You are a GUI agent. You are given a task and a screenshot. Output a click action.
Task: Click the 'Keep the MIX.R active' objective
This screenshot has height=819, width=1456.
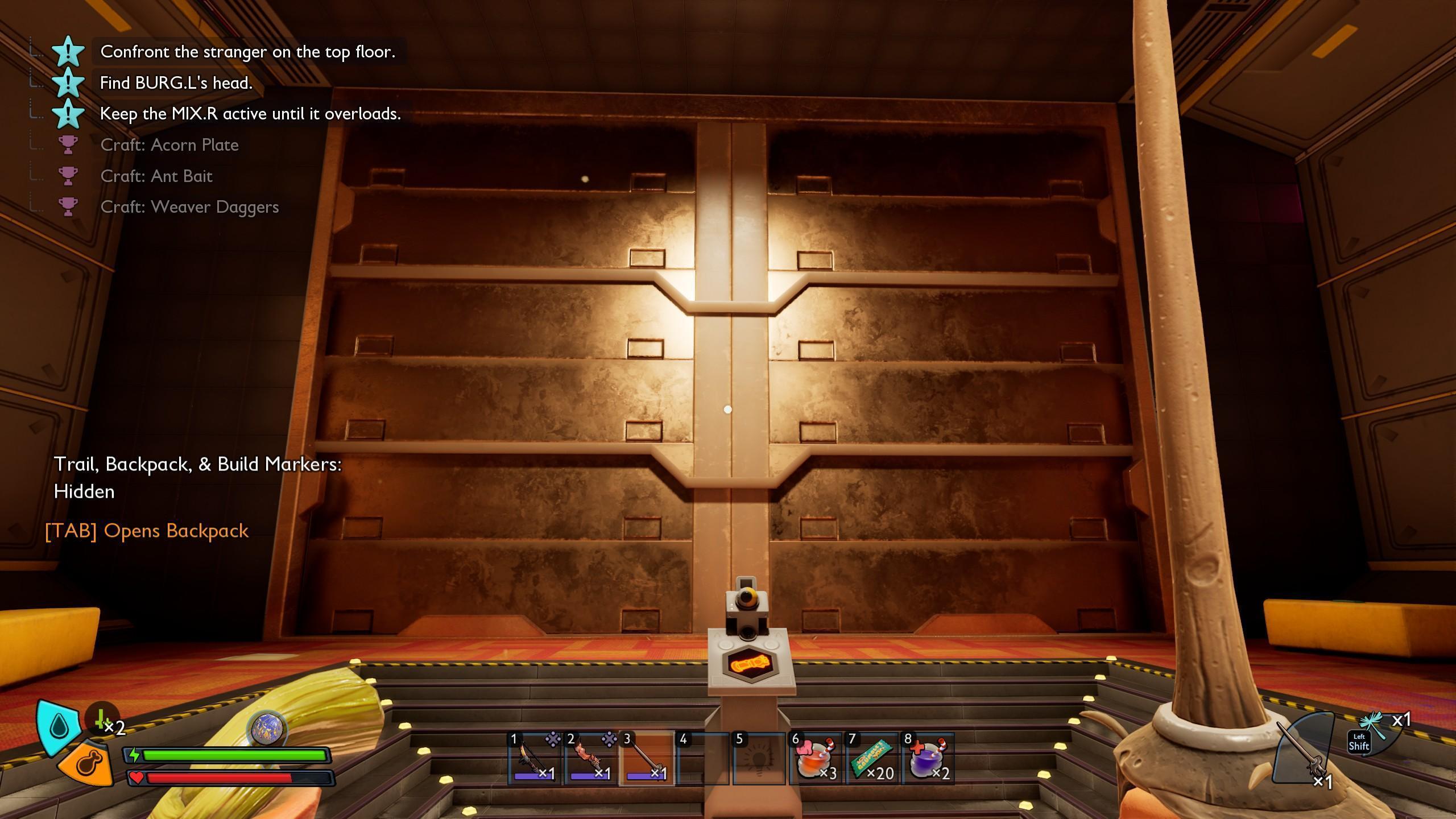250,114
